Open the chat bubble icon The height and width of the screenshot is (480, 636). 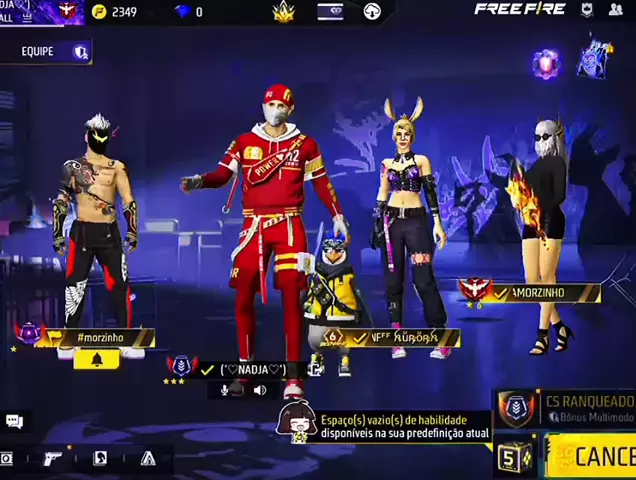tap(14, 422)
